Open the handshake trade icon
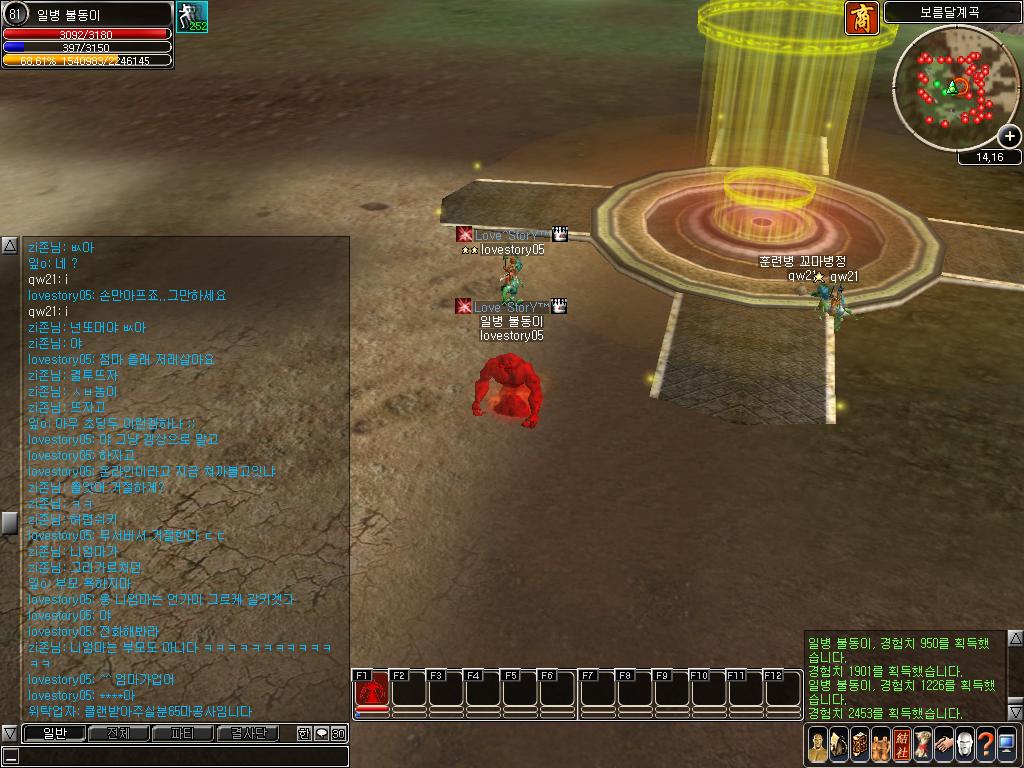The image size is (1024, 768). click(943, 743)
